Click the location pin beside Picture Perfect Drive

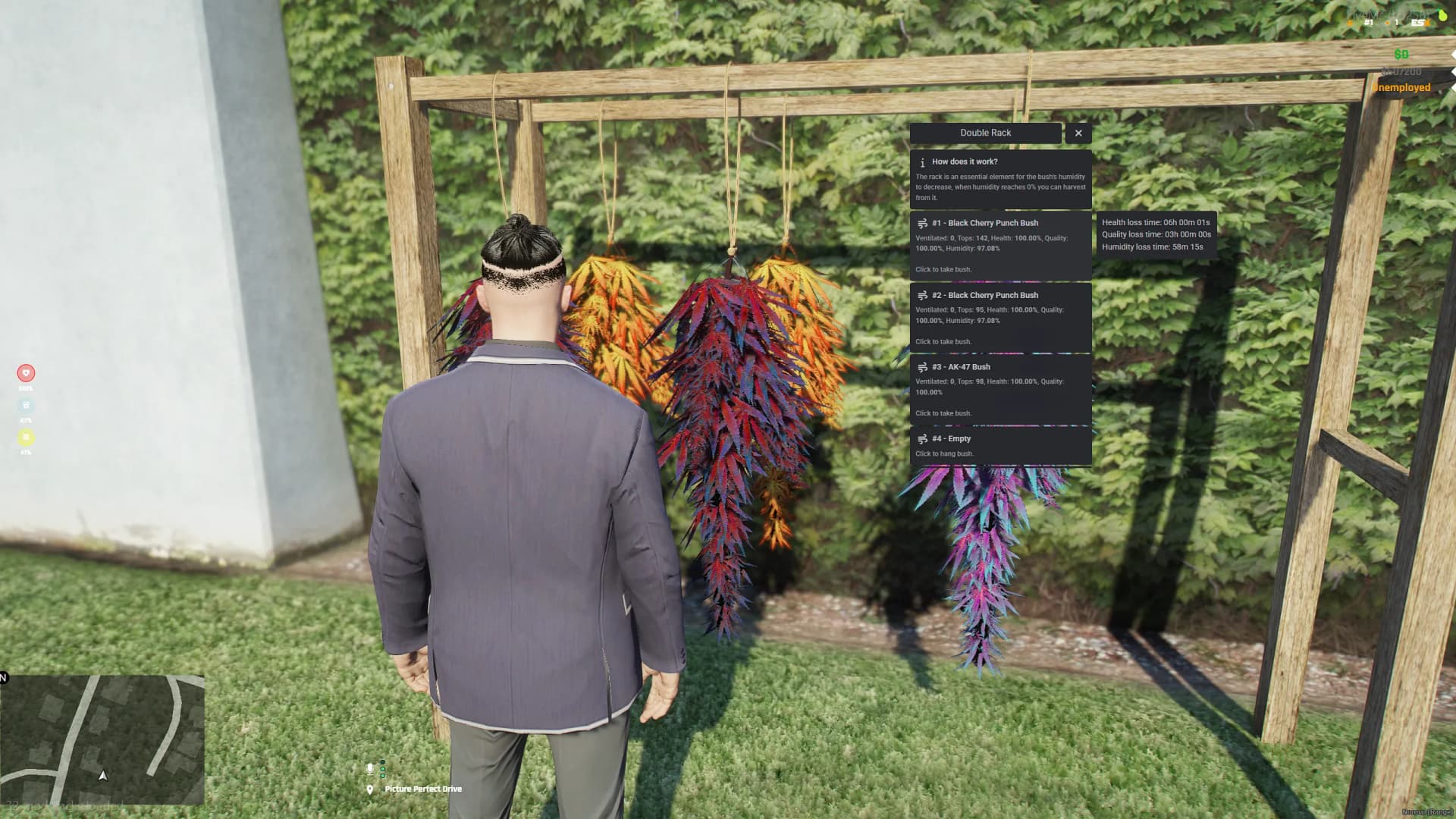point(369,789)
